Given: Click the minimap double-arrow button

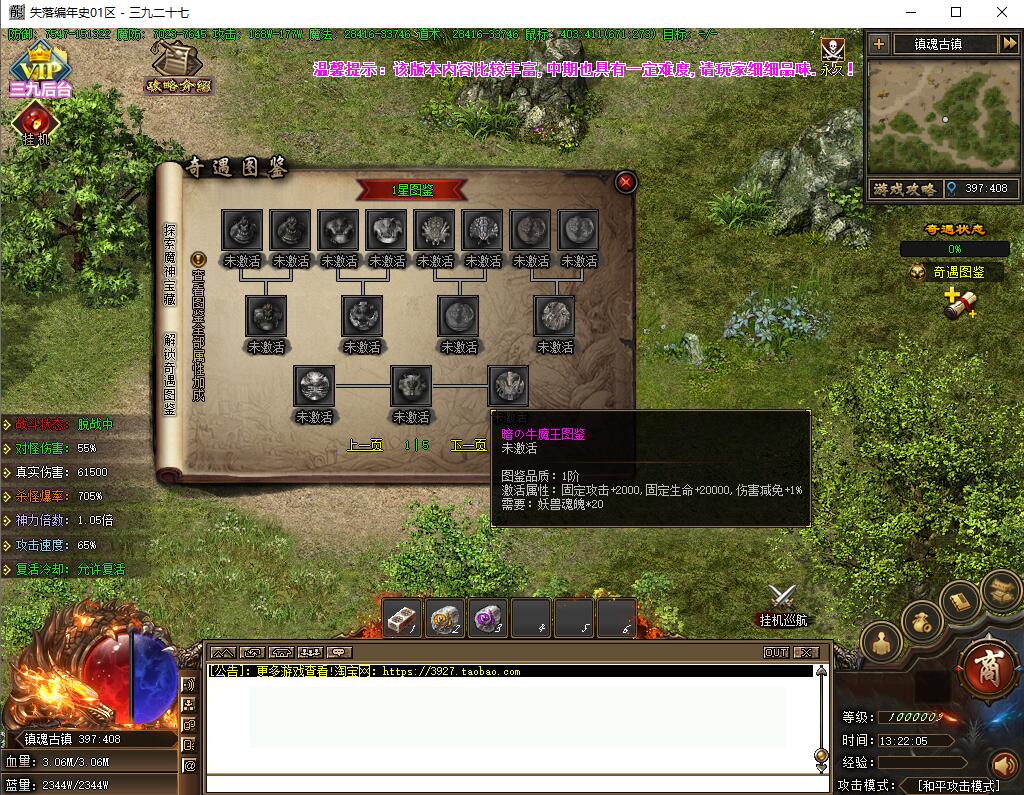Looking at the screenshot, I should [x=1008, y=44].
